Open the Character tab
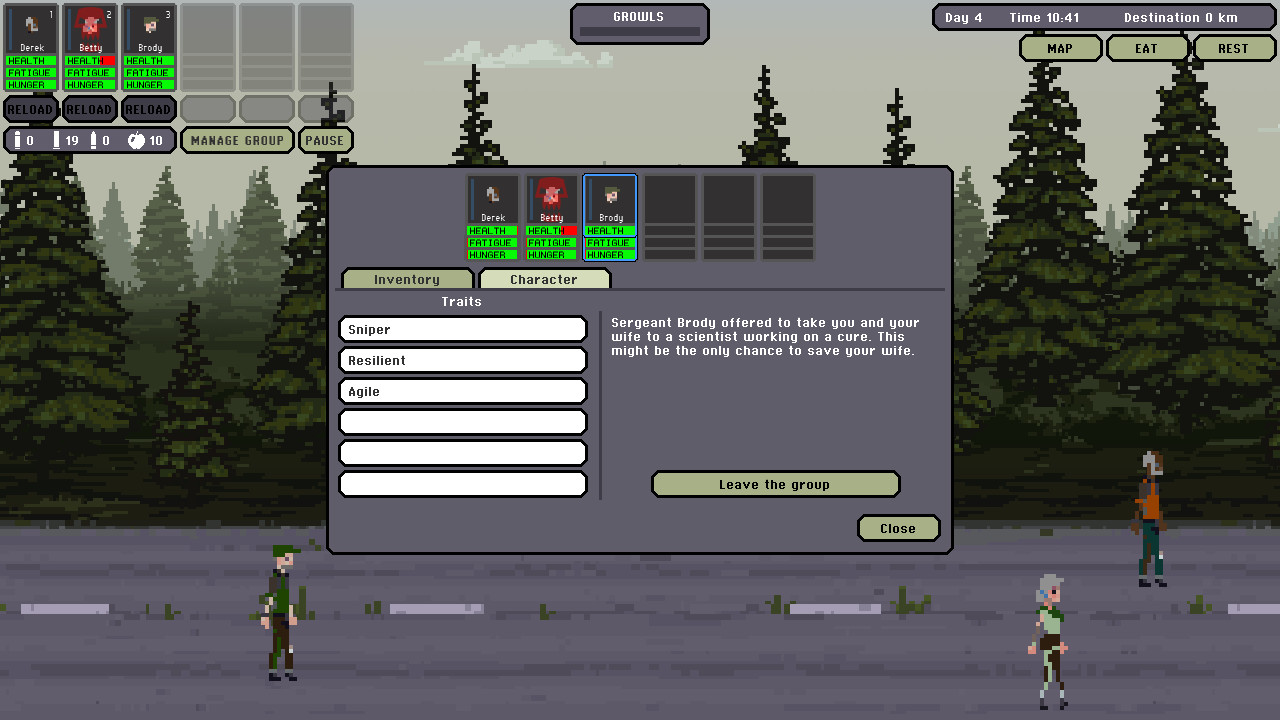 pos(545,279)
